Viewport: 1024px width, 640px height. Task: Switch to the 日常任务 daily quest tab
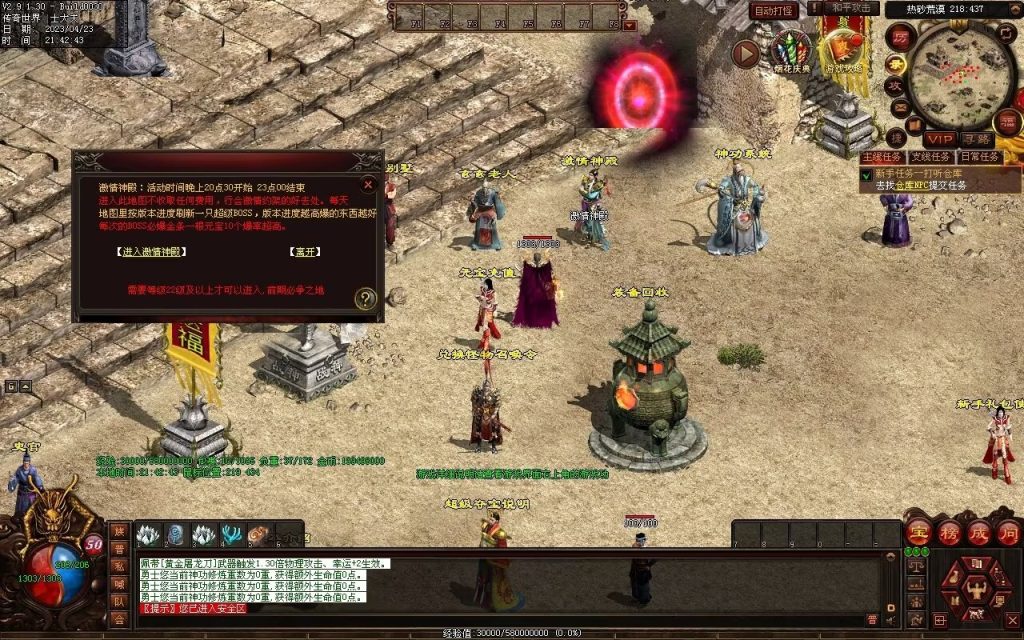point(979,157)
